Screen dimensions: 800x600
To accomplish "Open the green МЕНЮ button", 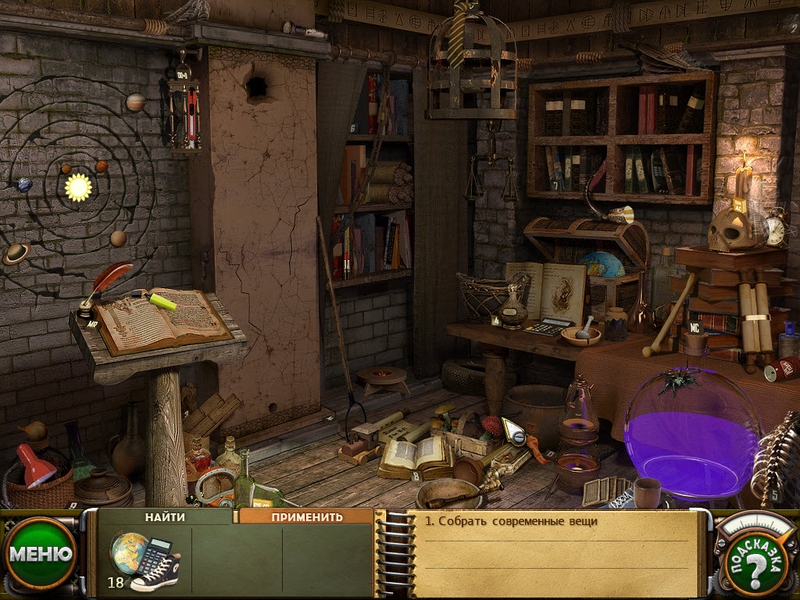I will (x=40, y=554).
